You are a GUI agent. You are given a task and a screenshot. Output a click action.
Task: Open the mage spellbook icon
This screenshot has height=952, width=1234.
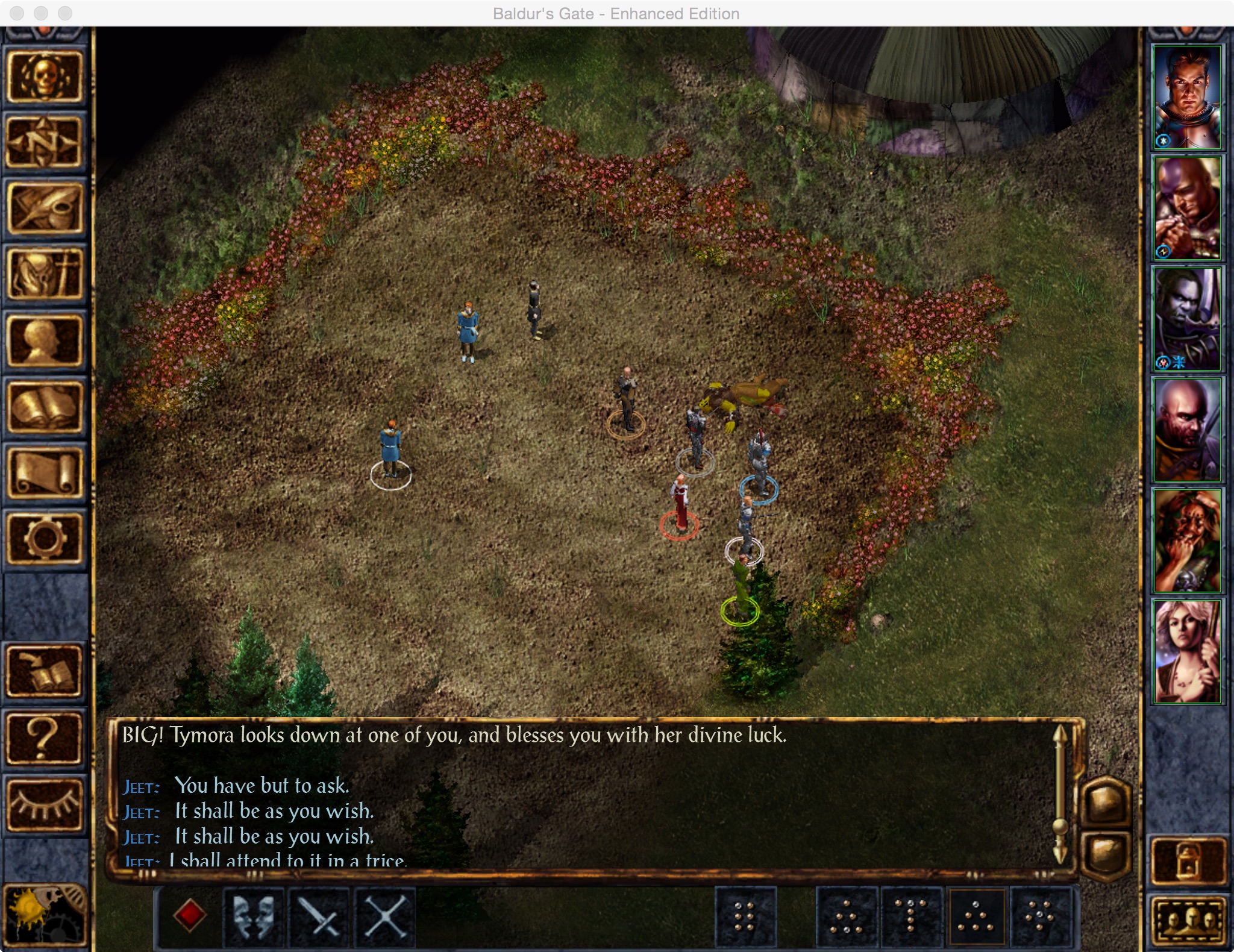point(44,407)
